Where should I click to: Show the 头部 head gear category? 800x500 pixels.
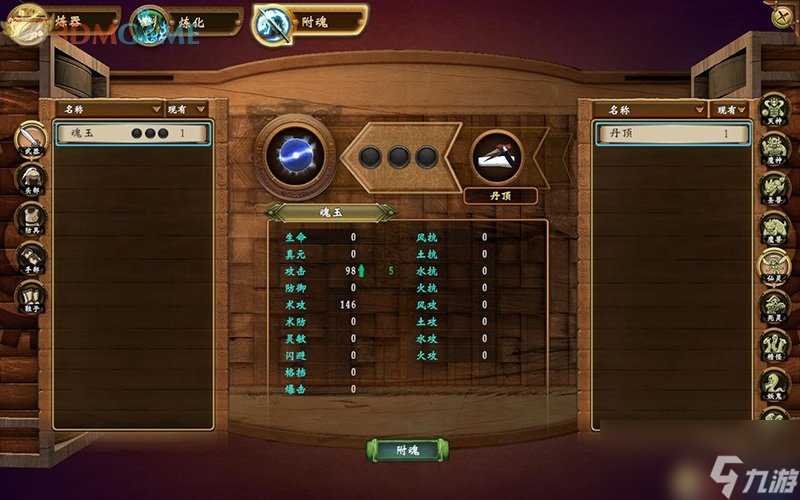point(31,179)
